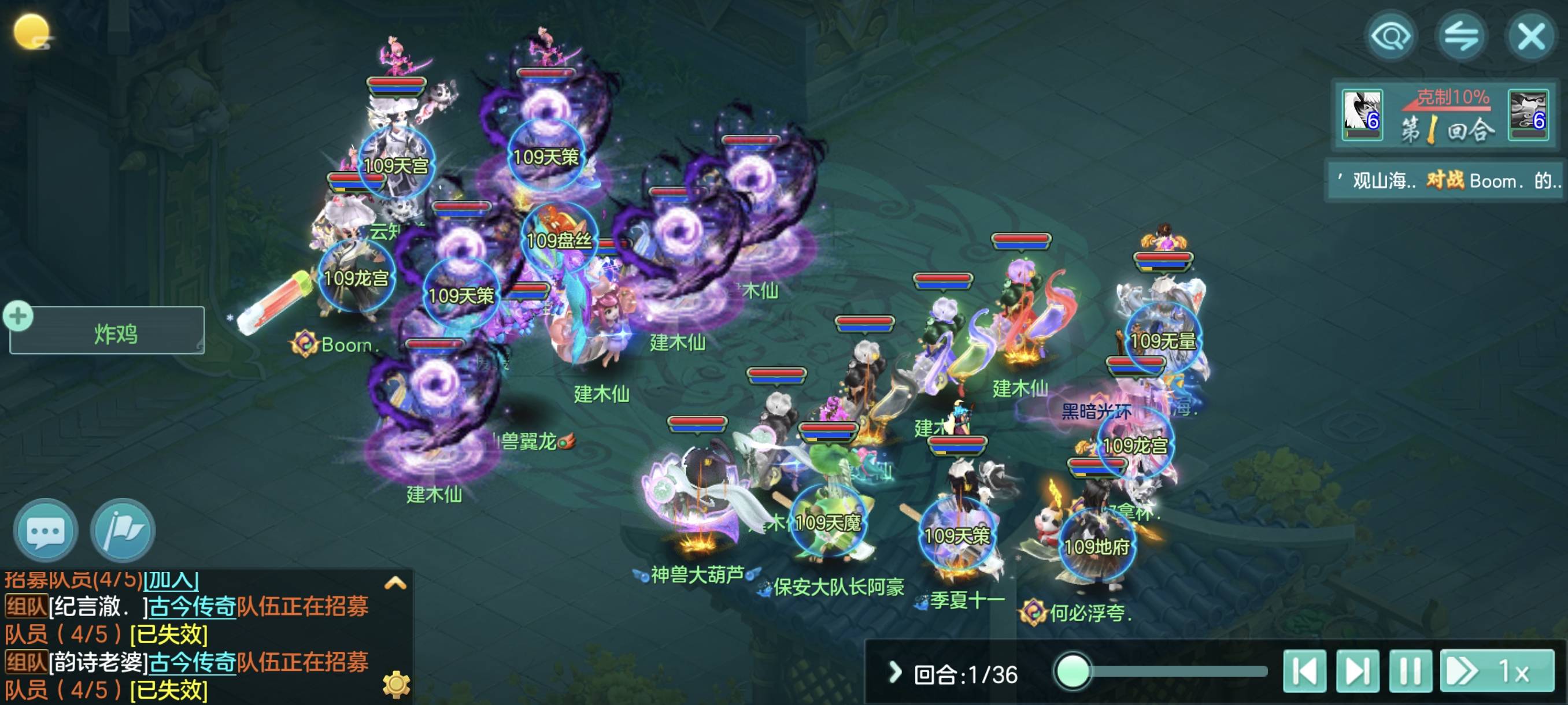The image size is (1568, 705).
Task: Open the flag signal button
Action: pyautogui.click(x=123, y=531)
